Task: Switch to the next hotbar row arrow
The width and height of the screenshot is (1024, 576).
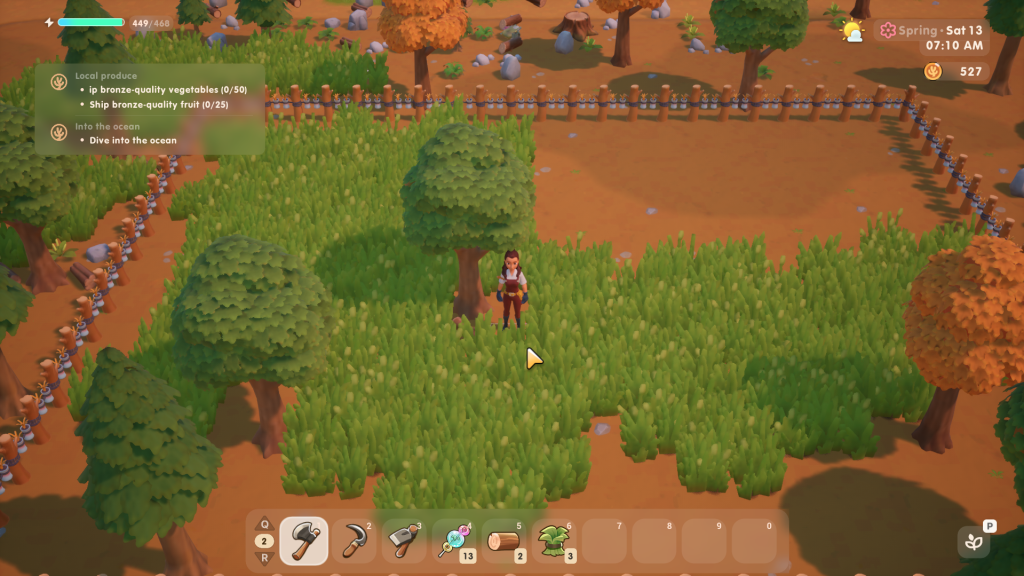Action: click(x=265, y=559)
